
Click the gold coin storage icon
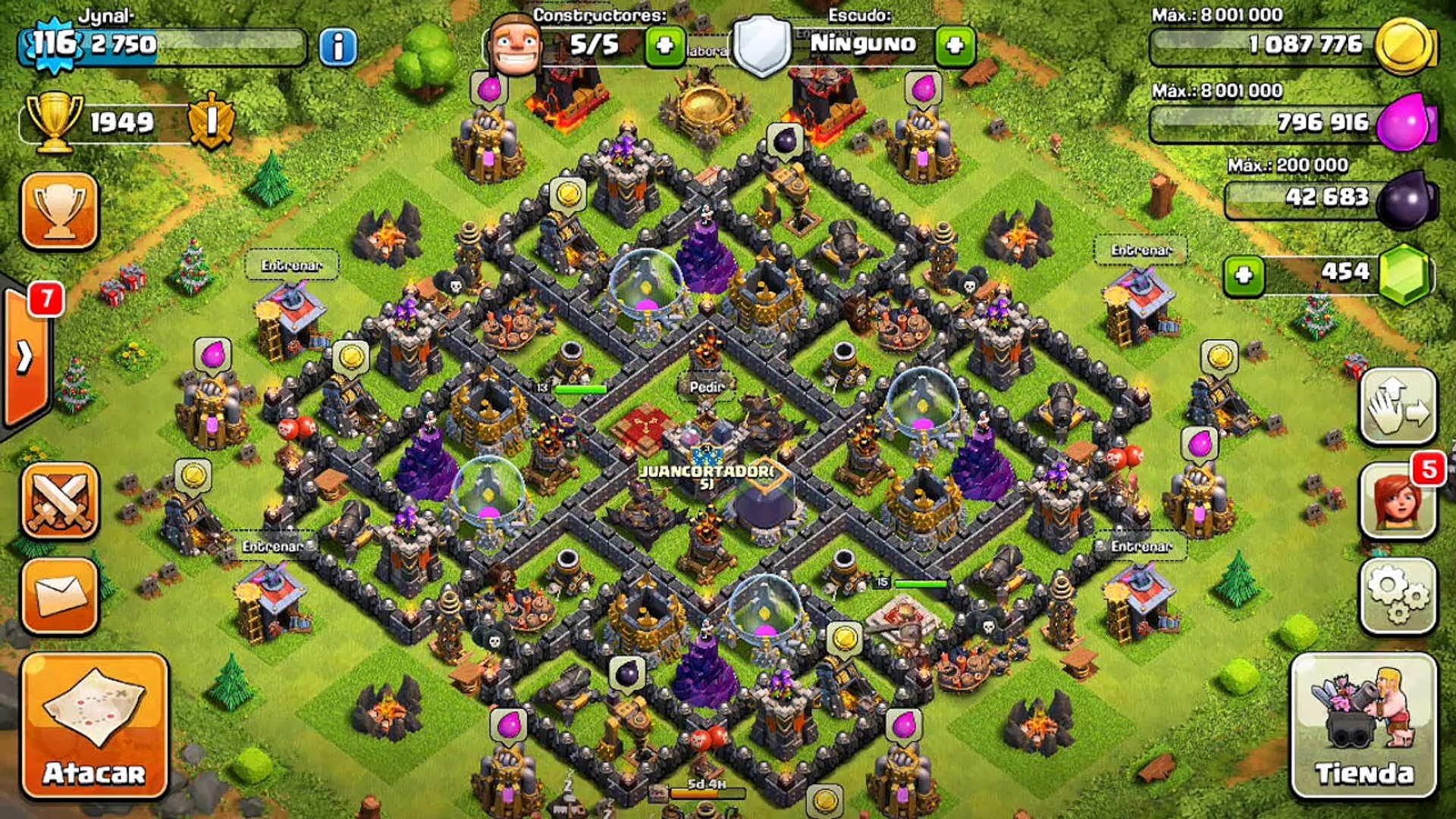(x=1404, y=45)
